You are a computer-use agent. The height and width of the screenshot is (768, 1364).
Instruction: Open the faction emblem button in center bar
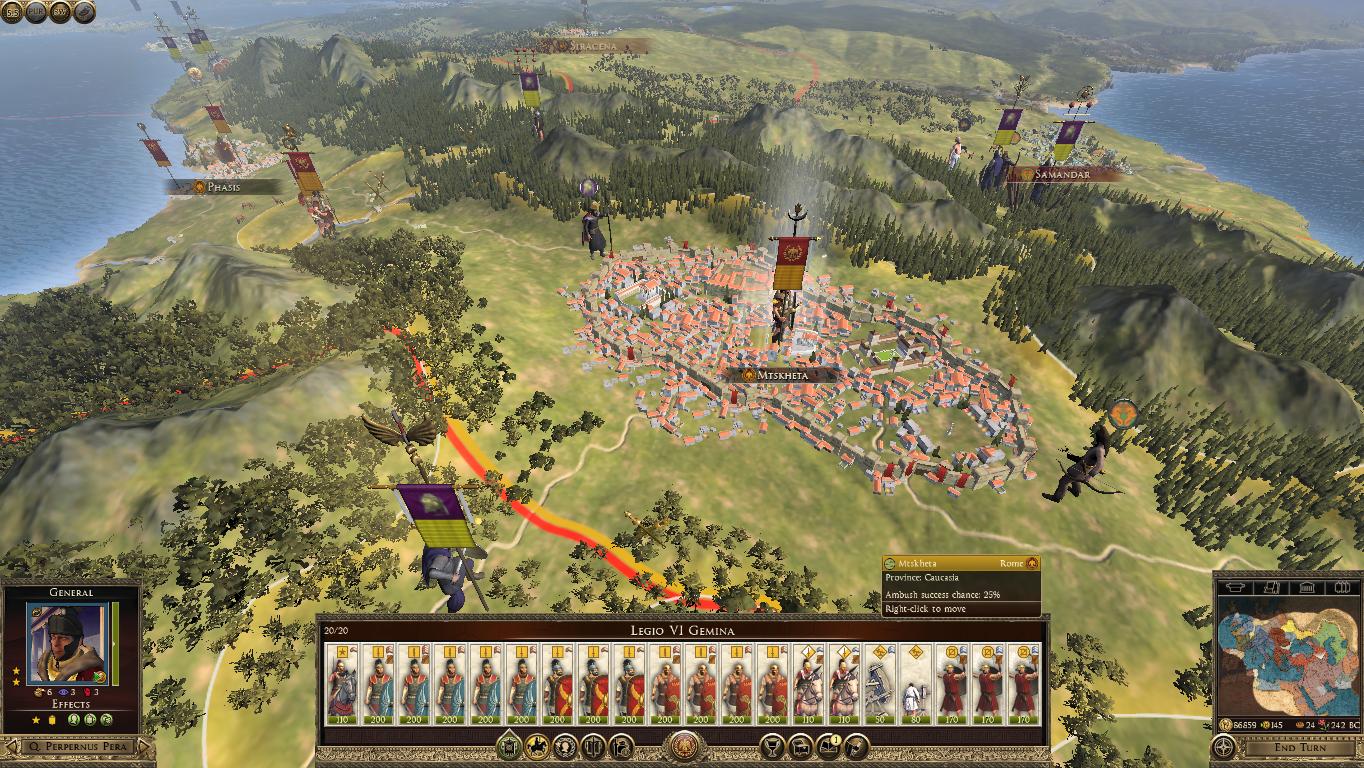pyautogui.click(x=684, y=746)
